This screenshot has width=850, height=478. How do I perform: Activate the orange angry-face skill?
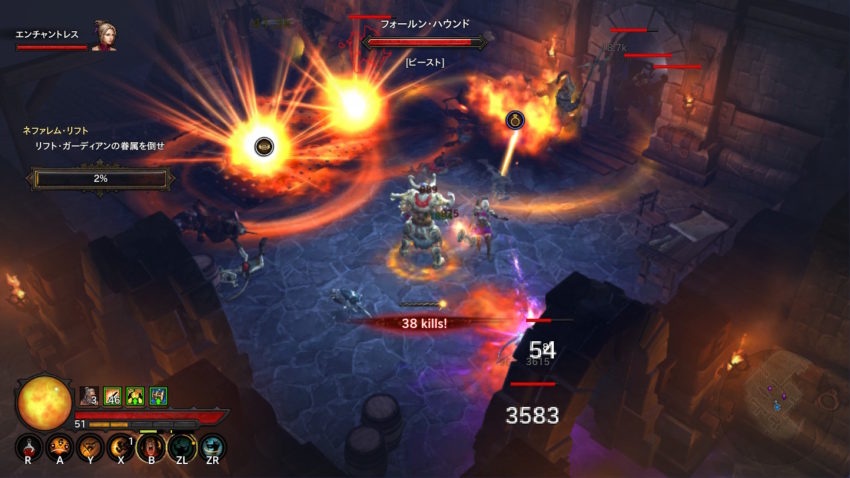[x=59, y=447]
